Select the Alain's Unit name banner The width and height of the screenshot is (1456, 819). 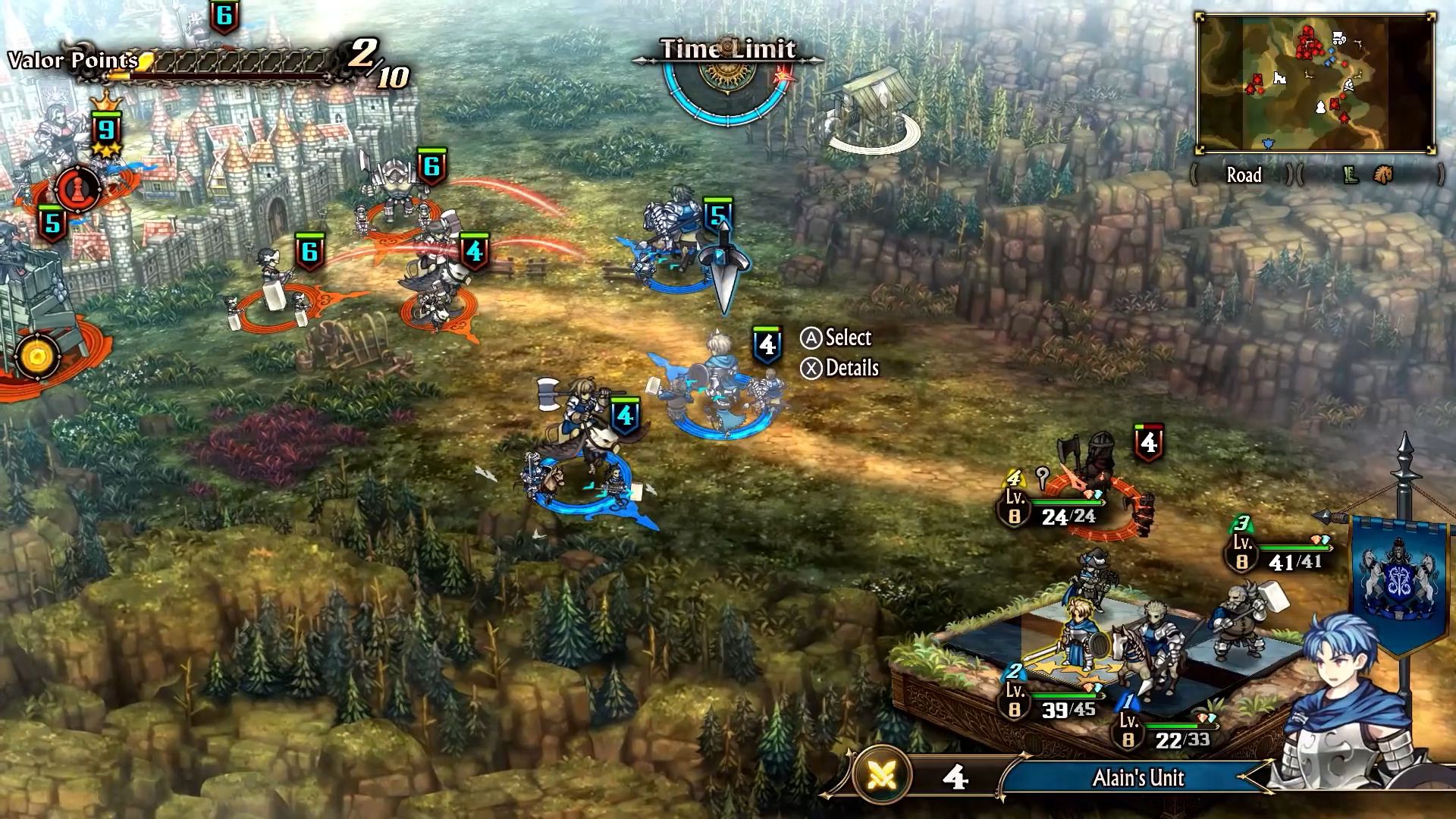[1137, 778]
